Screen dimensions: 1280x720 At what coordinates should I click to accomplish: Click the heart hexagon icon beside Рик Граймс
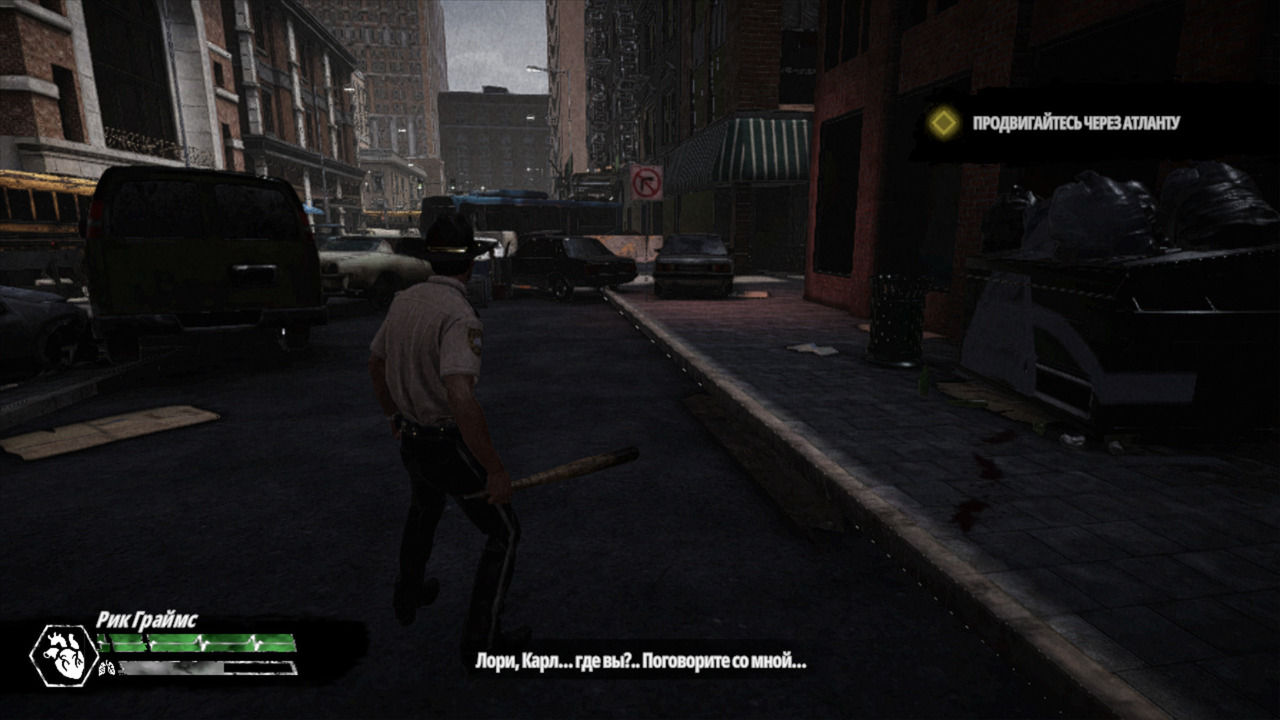[x=64, y=655]
